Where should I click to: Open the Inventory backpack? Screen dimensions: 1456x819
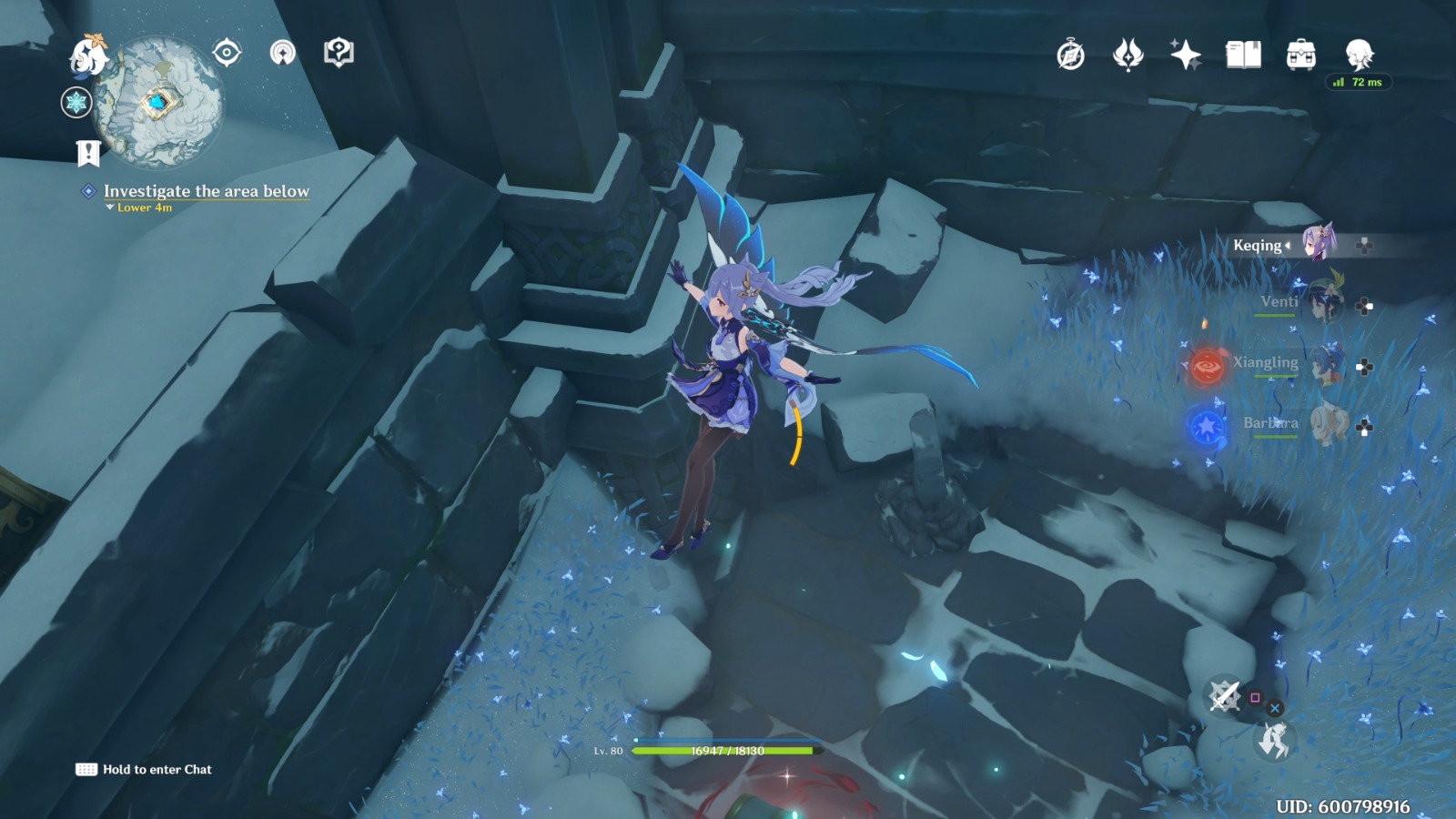coord(1301,55)
